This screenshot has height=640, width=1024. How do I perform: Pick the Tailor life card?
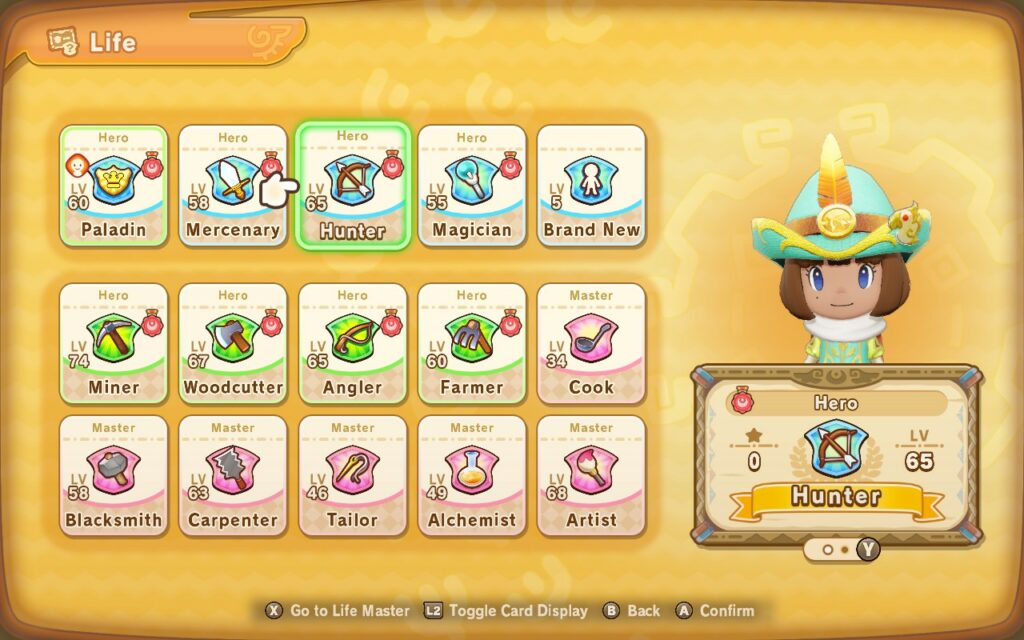352,476
